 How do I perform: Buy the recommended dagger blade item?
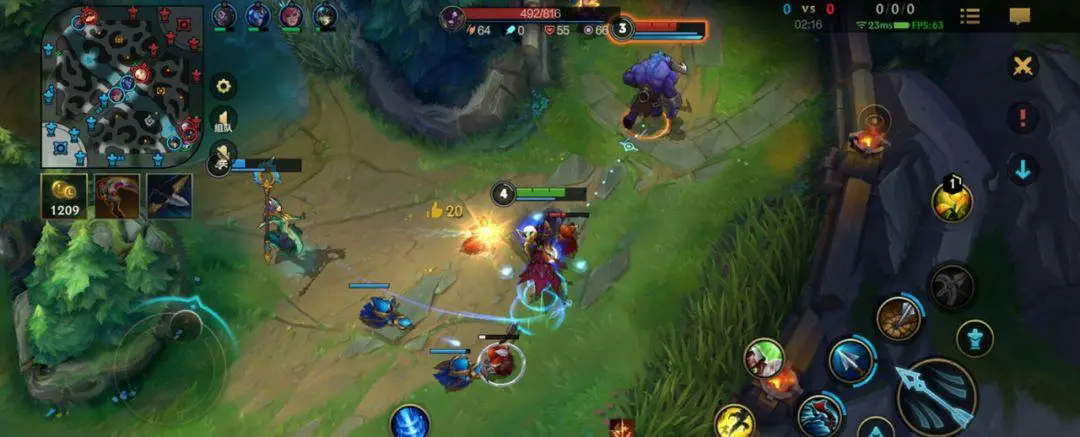click(x=169, y=196)
